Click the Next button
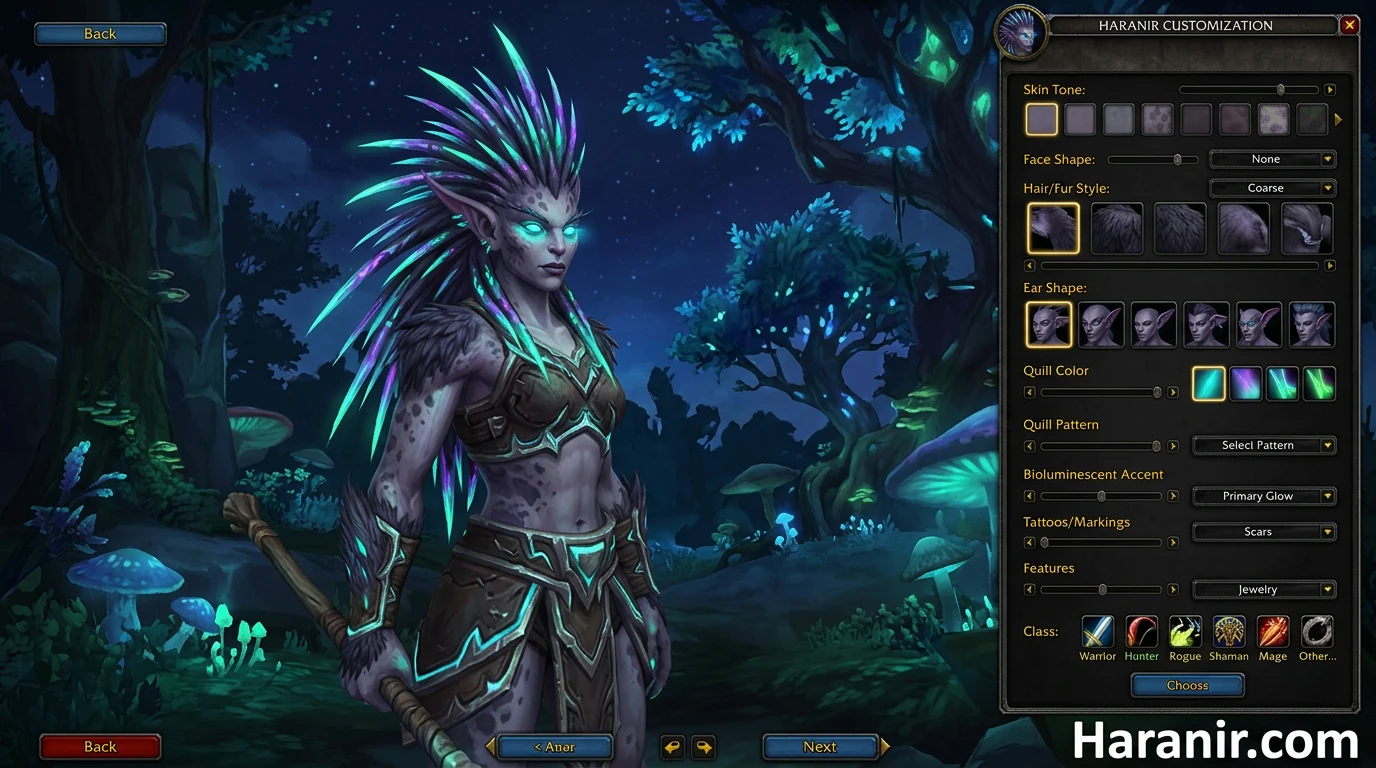Image resolution: width=1376 pixels, height=768 pixels. 820,746
